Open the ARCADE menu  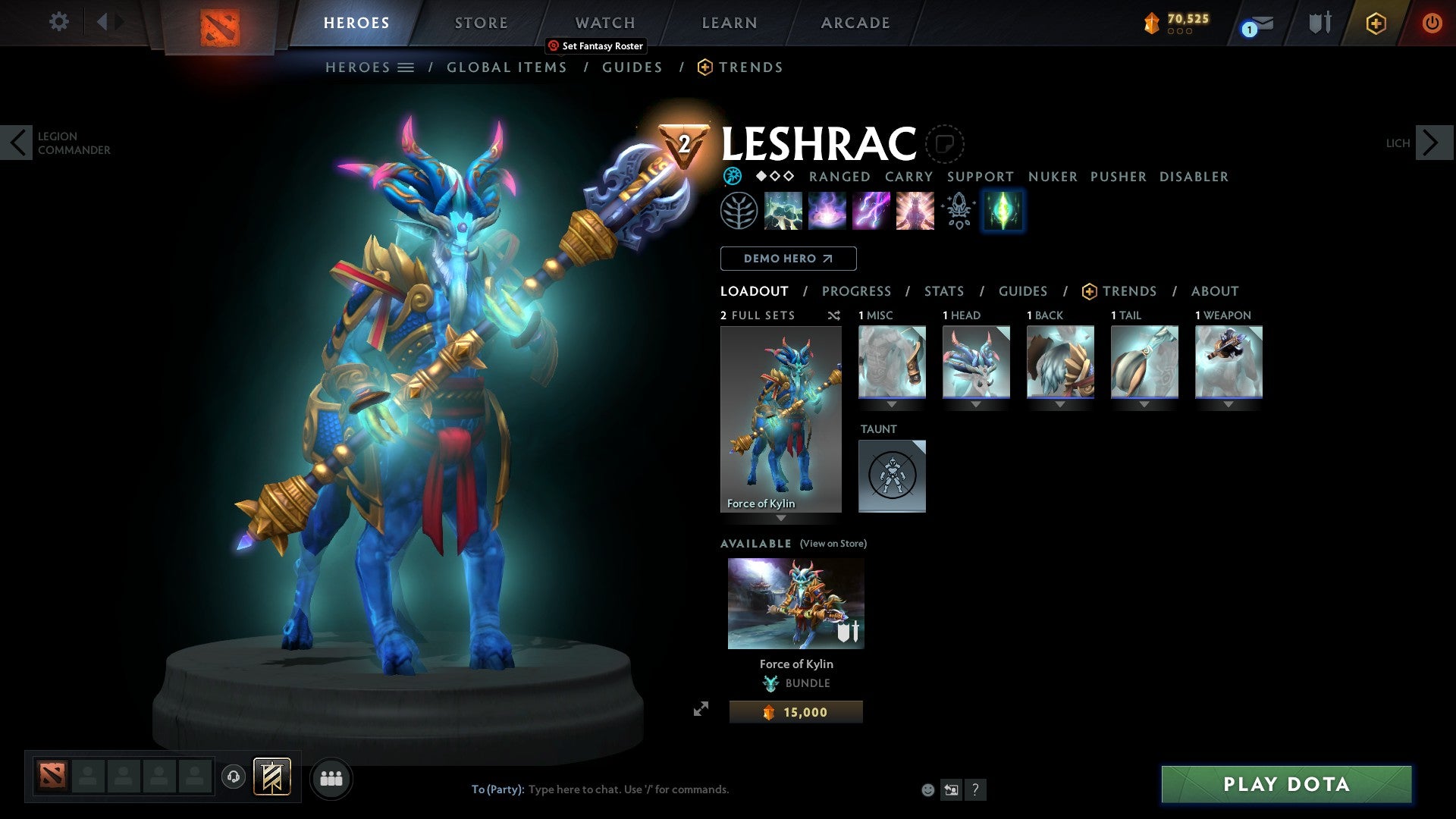[855, 23]
